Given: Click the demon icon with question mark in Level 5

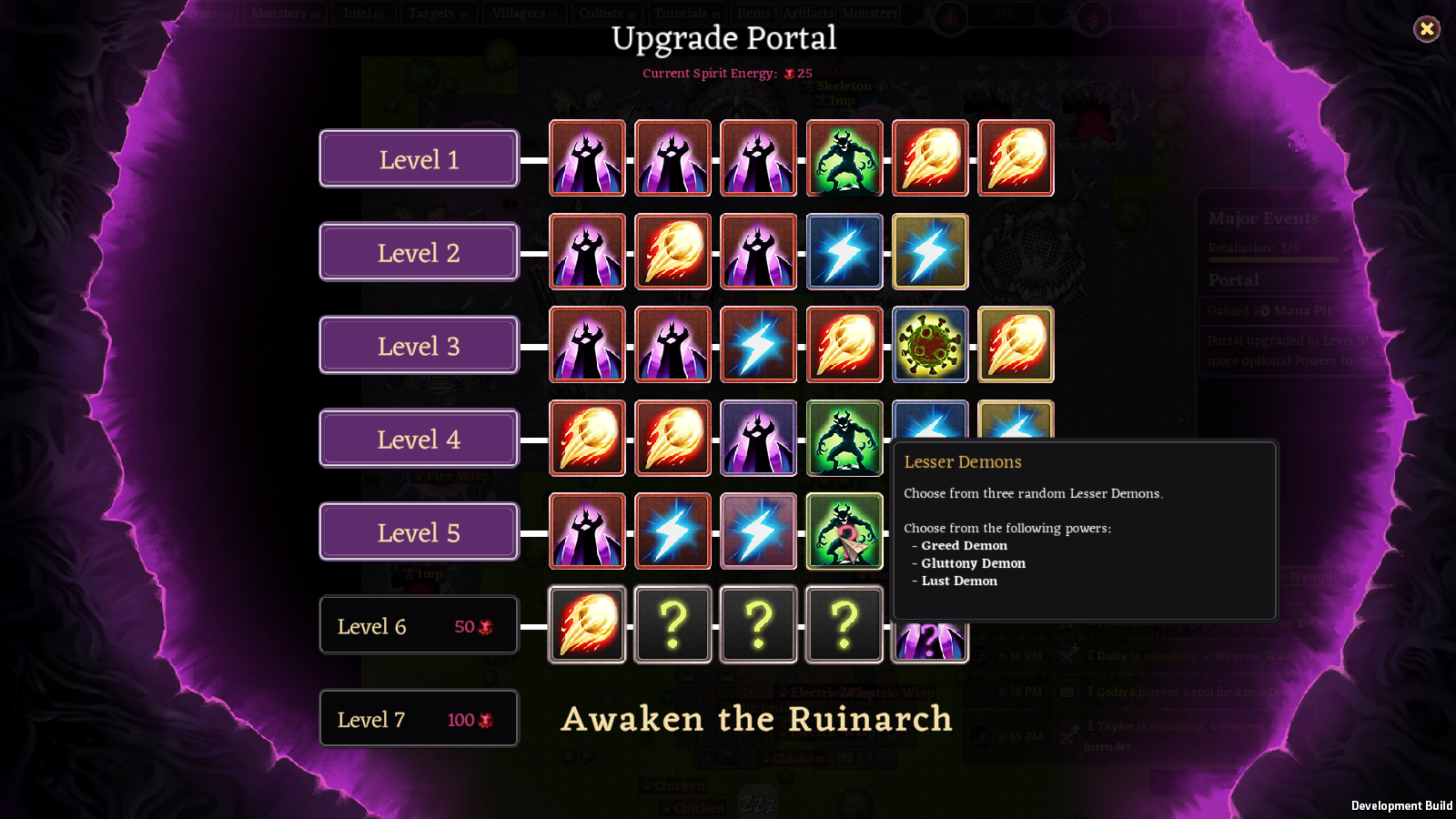Looking at the screenshot, I should click(x=844, y=531).
